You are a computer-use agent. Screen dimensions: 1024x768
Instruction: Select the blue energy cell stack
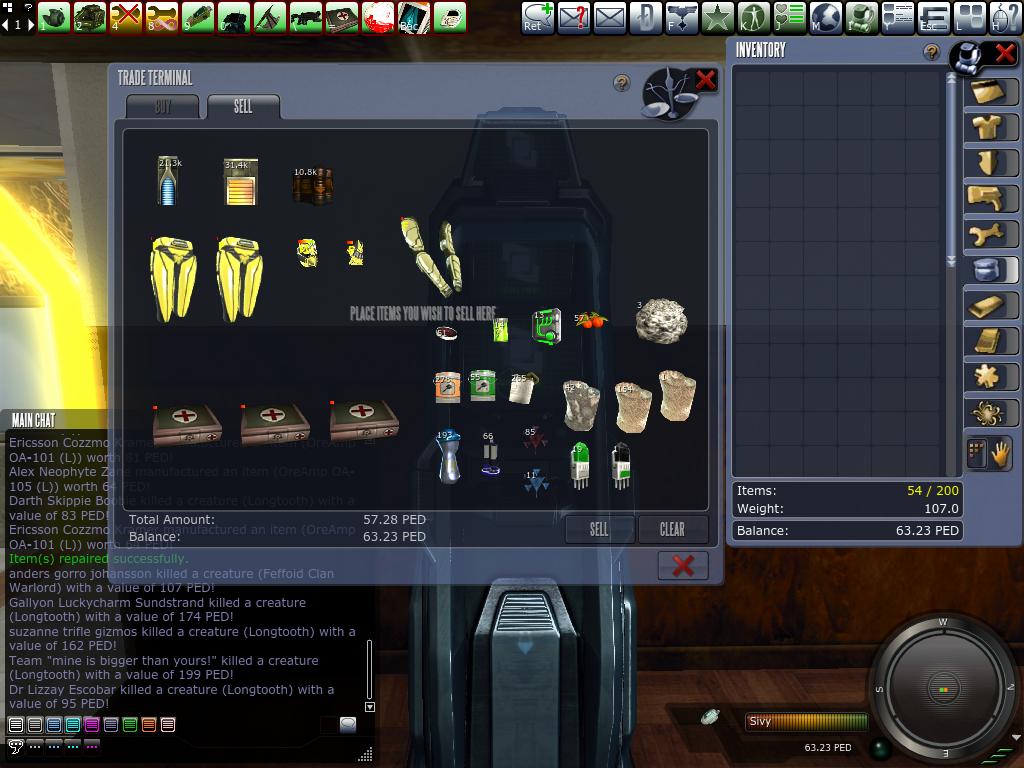point(169,181)
